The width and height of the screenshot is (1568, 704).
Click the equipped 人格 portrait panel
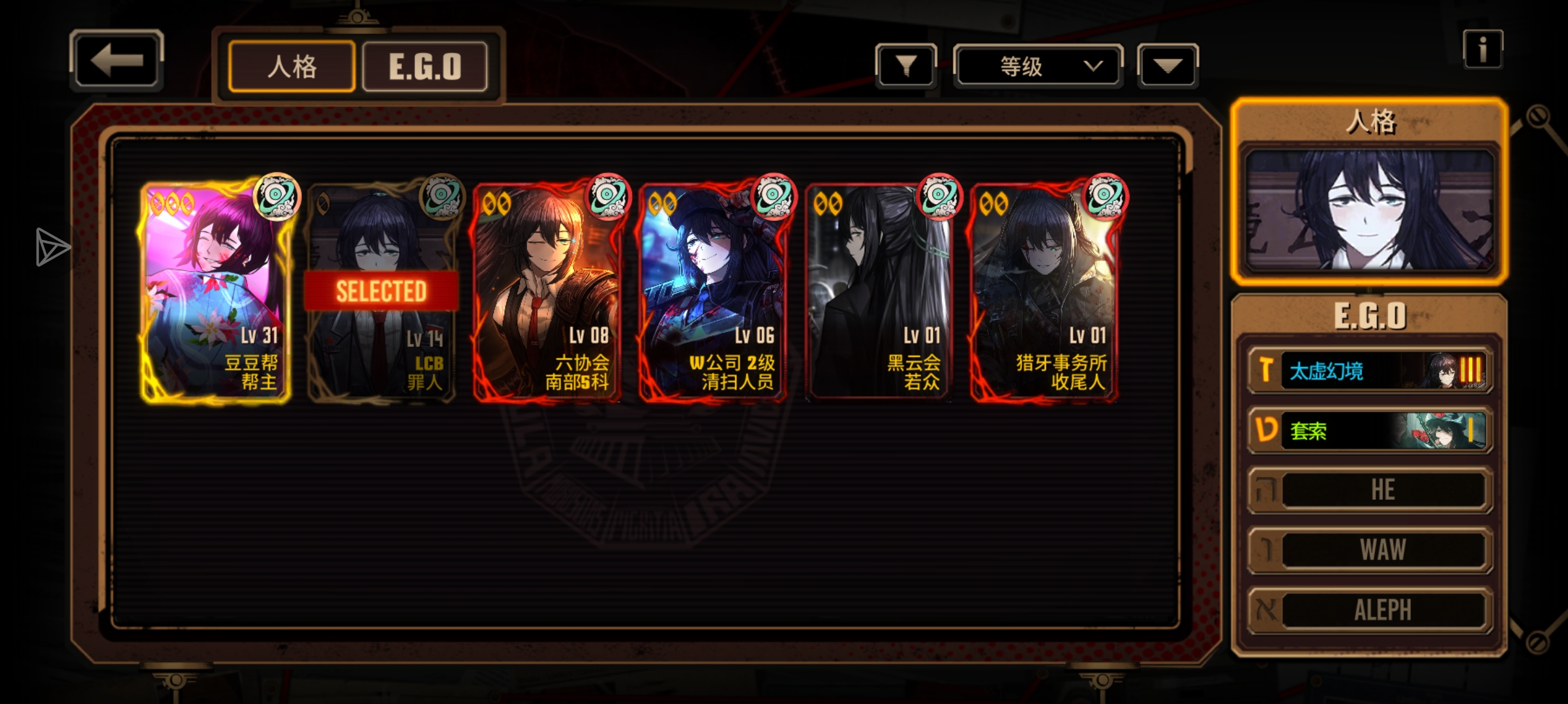[1369, 210]
